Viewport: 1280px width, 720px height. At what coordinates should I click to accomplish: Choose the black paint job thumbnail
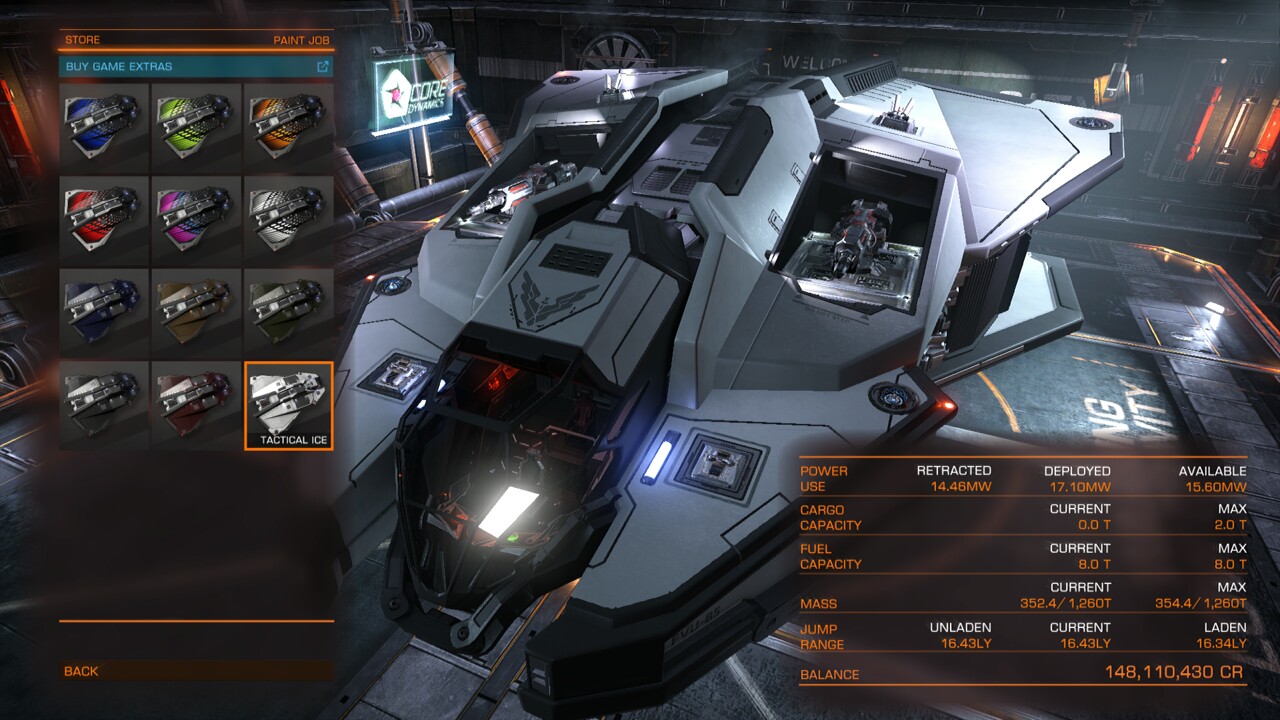[x=104, y=405]
